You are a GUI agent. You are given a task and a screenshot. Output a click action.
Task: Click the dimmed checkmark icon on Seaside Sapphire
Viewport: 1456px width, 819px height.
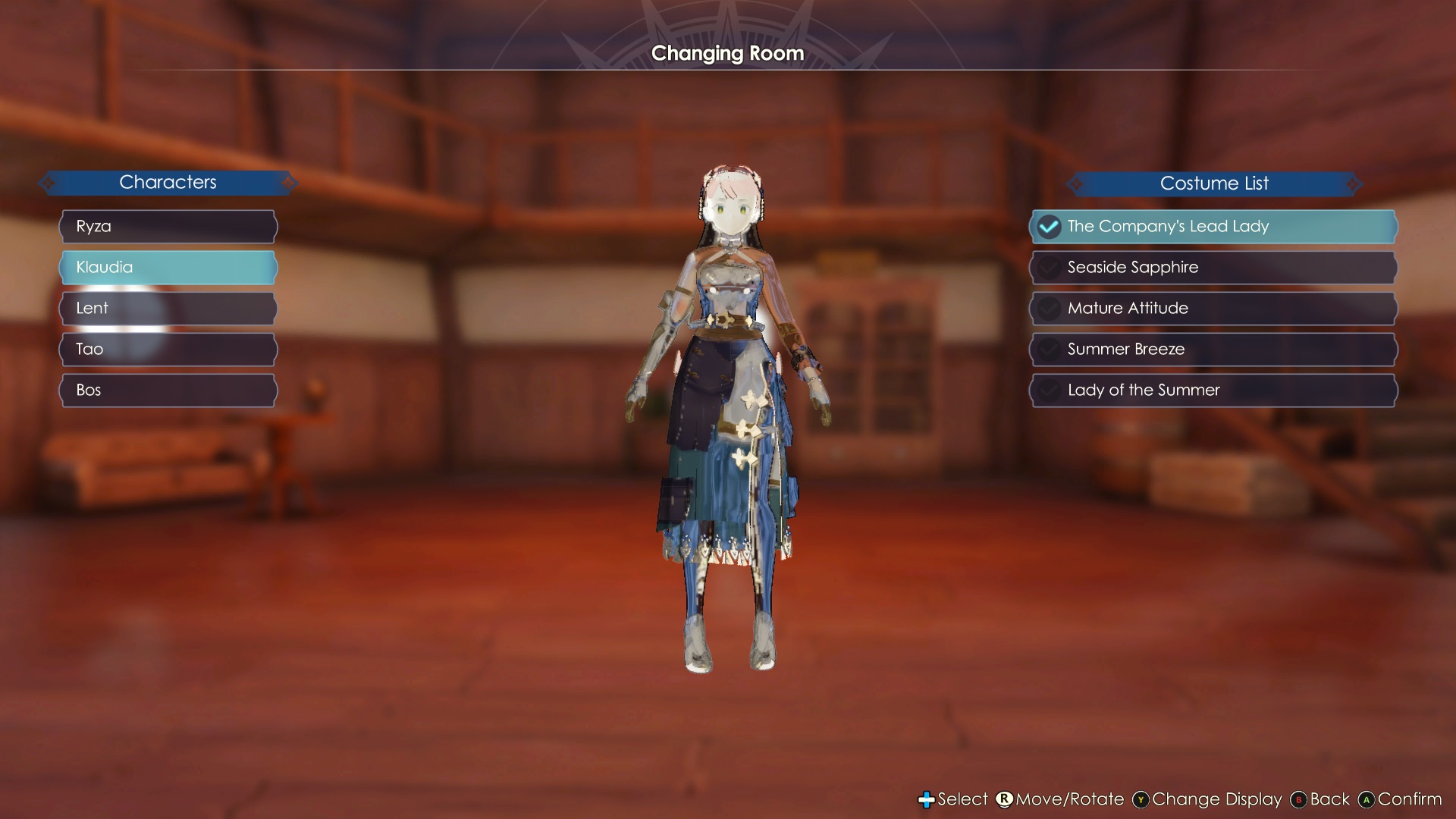click(1049, 267)
